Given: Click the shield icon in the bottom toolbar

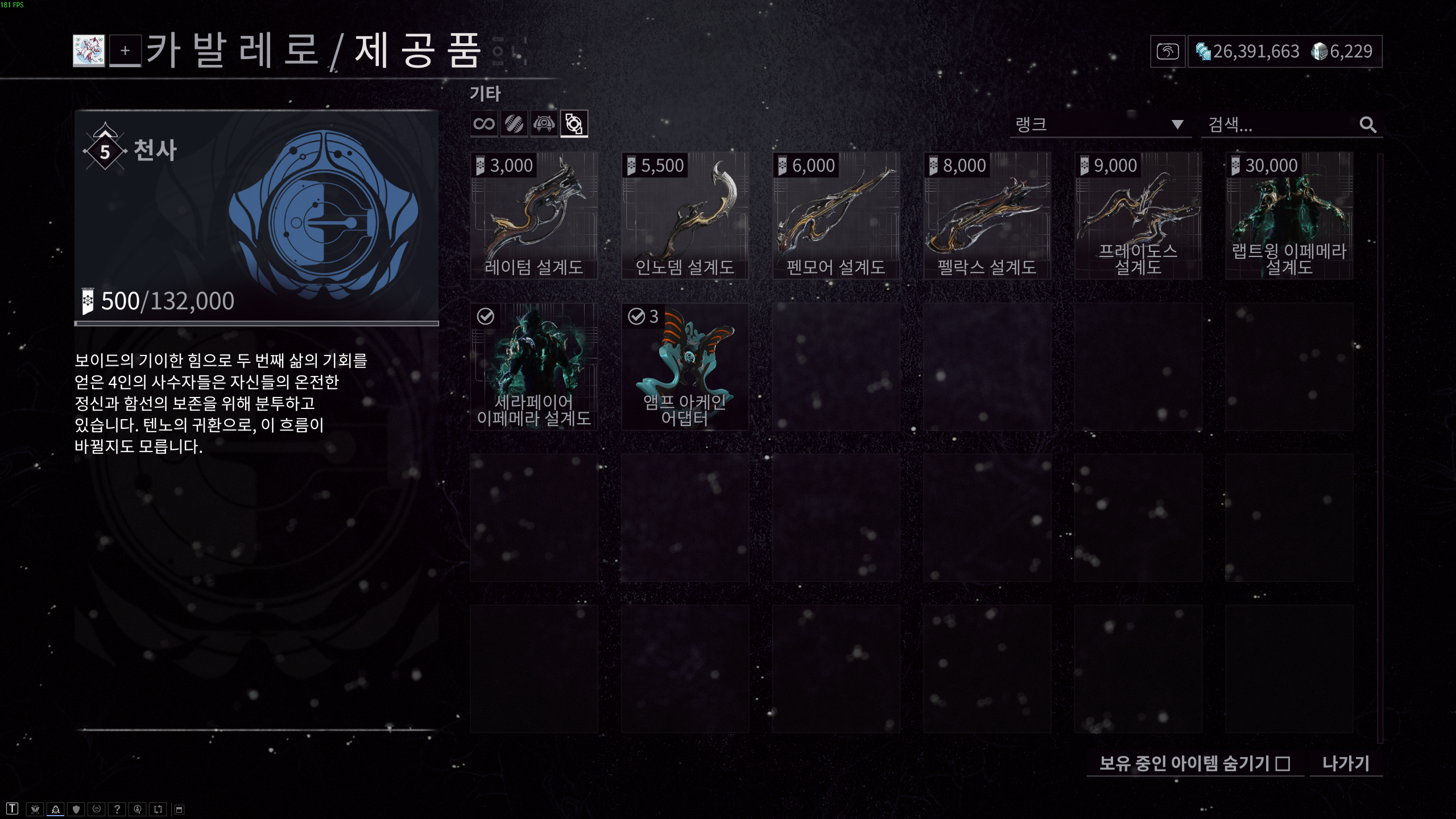Looking at the screenshot, I should 76,808.
